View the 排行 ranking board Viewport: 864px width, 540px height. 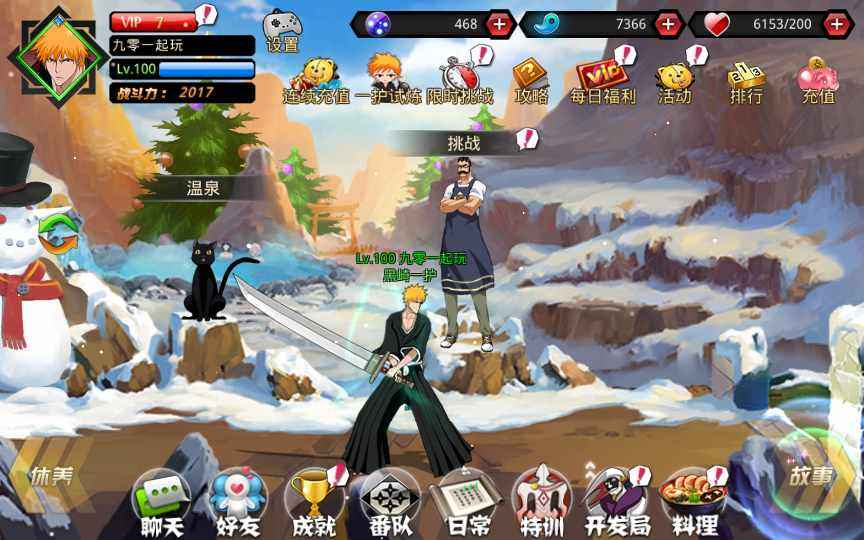746,80
